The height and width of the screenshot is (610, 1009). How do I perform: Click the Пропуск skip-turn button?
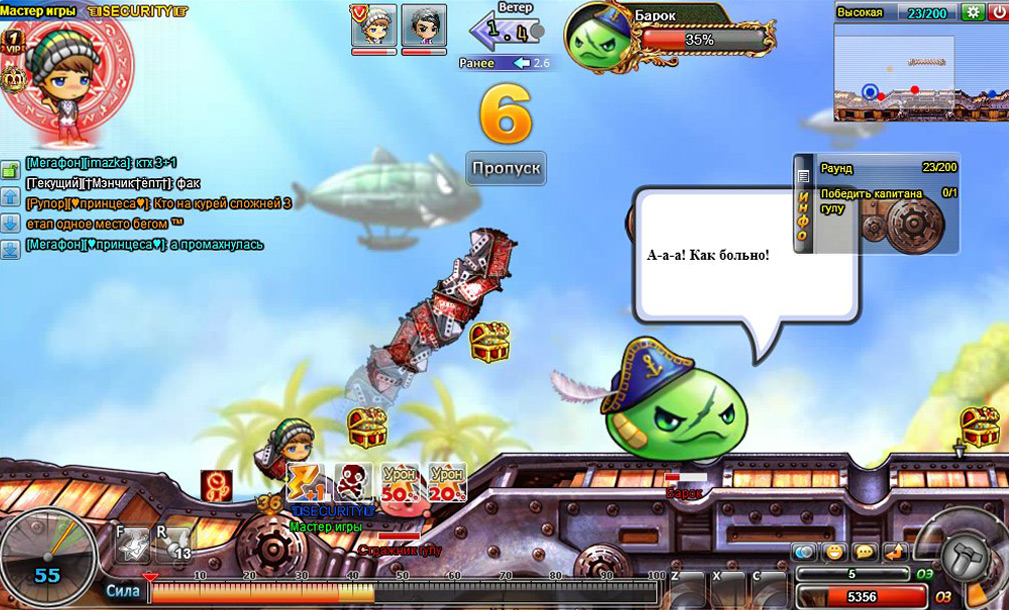506,167
